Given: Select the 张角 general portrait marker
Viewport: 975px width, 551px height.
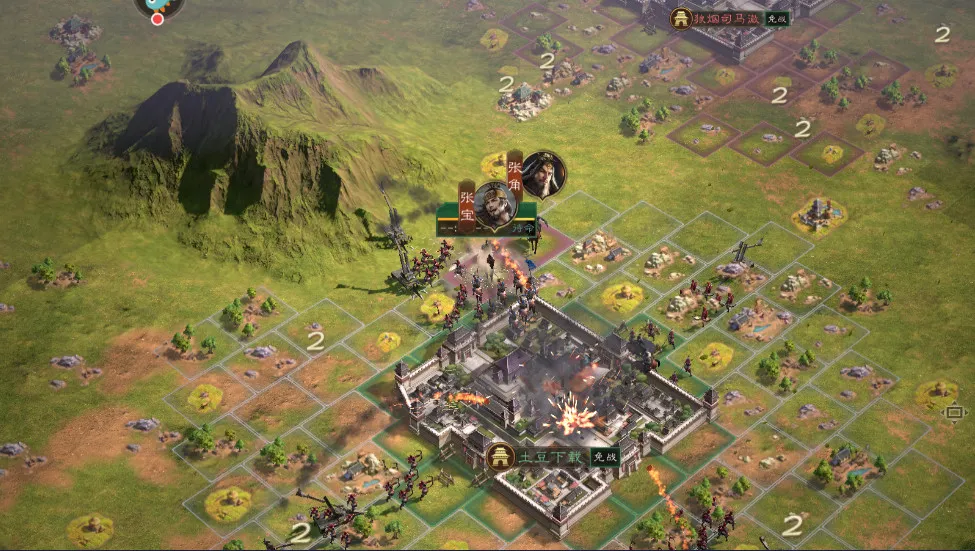Looking at the screenshot, I should (x=543, y=174).
